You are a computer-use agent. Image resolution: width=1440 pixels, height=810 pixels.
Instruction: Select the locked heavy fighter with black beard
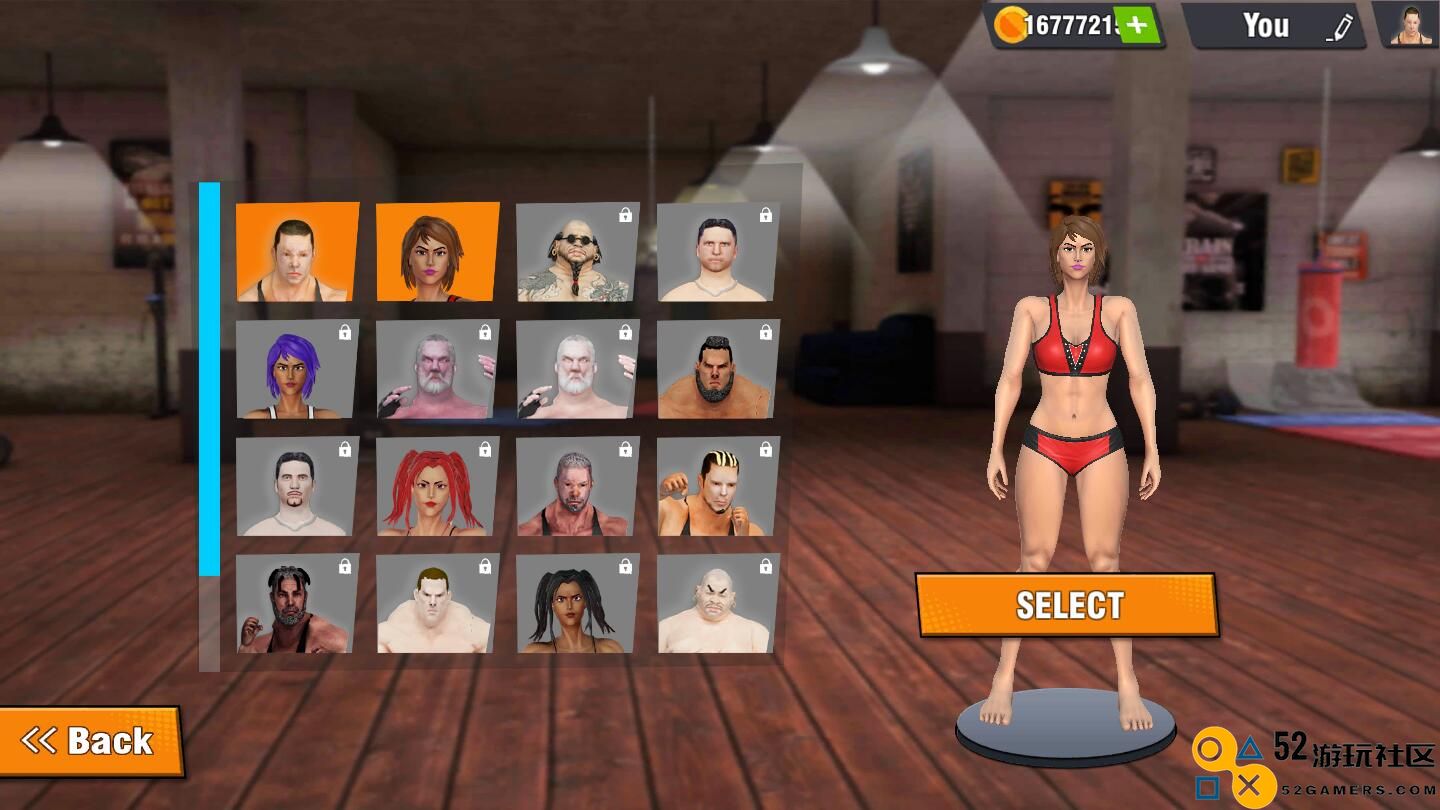click(718, 369)
